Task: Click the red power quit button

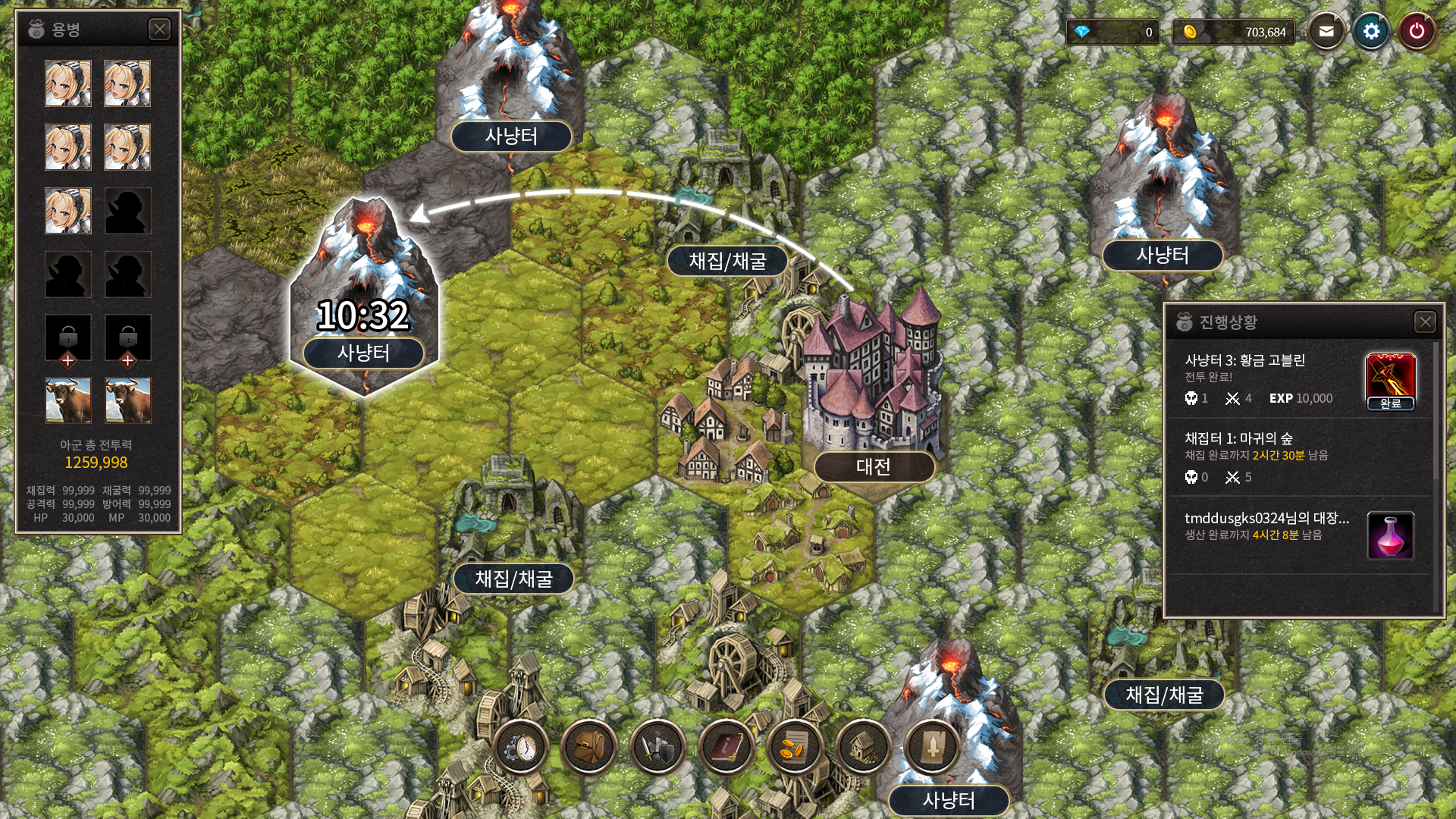Action: (x=1416, y=32)
